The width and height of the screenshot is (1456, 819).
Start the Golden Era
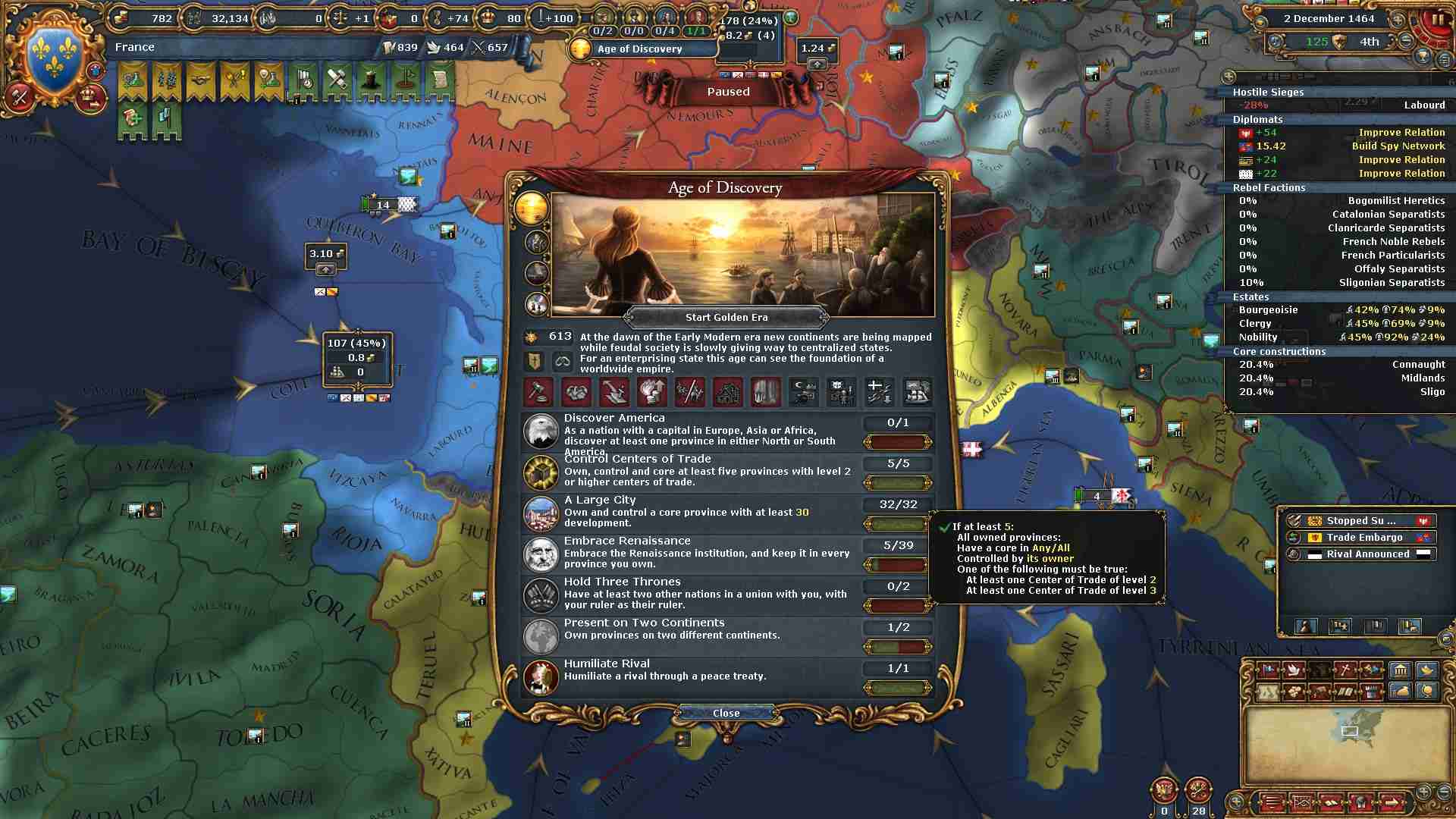(726, 318)
